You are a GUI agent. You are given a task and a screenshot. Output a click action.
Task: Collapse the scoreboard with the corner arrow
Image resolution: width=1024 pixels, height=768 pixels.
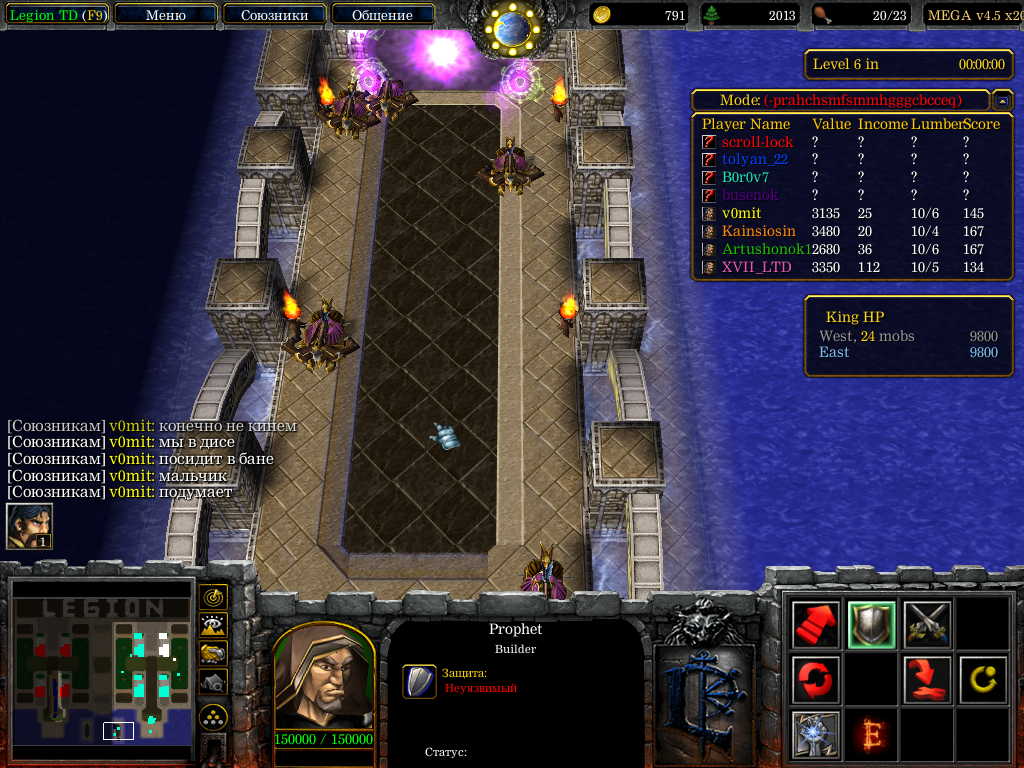(1001, 101)
